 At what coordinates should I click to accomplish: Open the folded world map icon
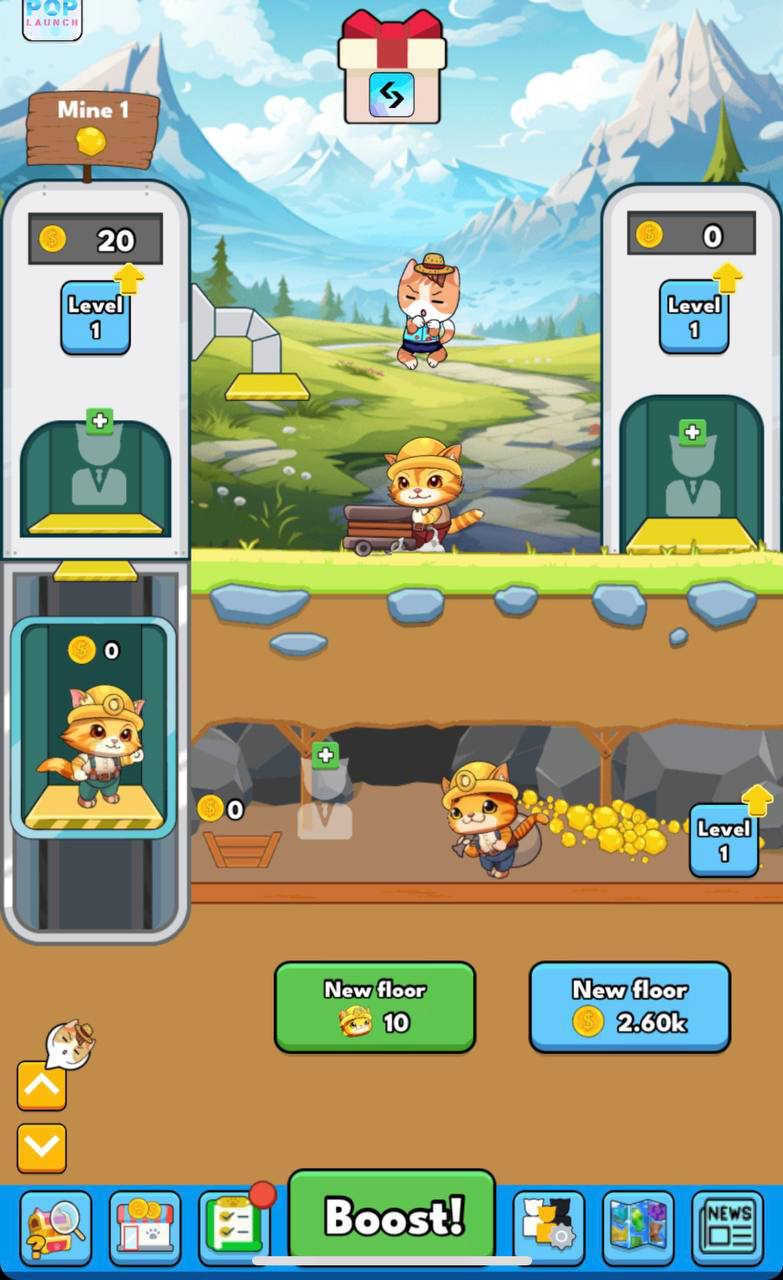[638, 1227]
